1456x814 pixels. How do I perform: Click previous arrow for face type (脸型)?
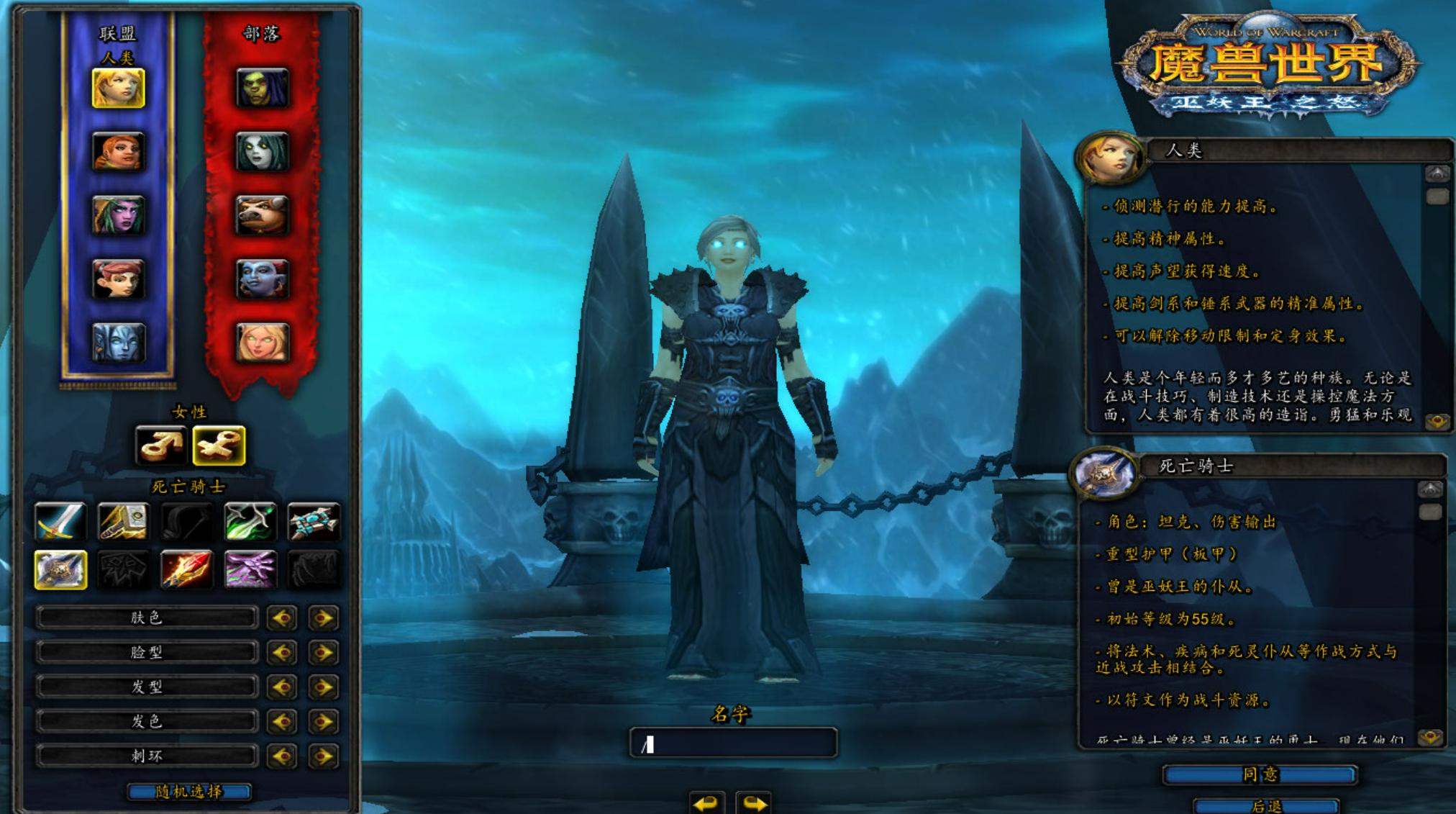(282, 652)
